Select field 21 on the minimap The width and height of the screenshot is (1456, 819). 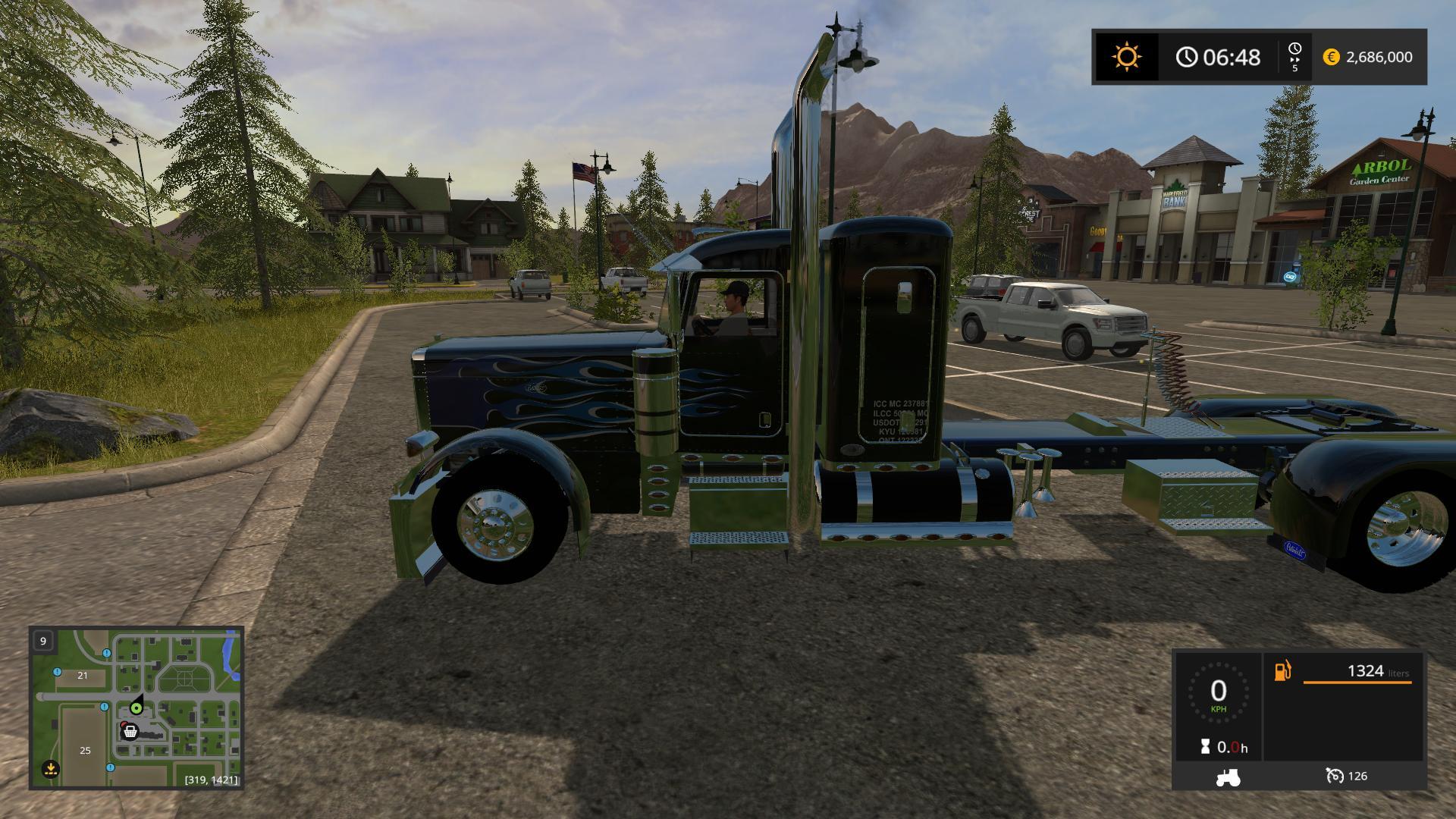click(x=82, y=675)
